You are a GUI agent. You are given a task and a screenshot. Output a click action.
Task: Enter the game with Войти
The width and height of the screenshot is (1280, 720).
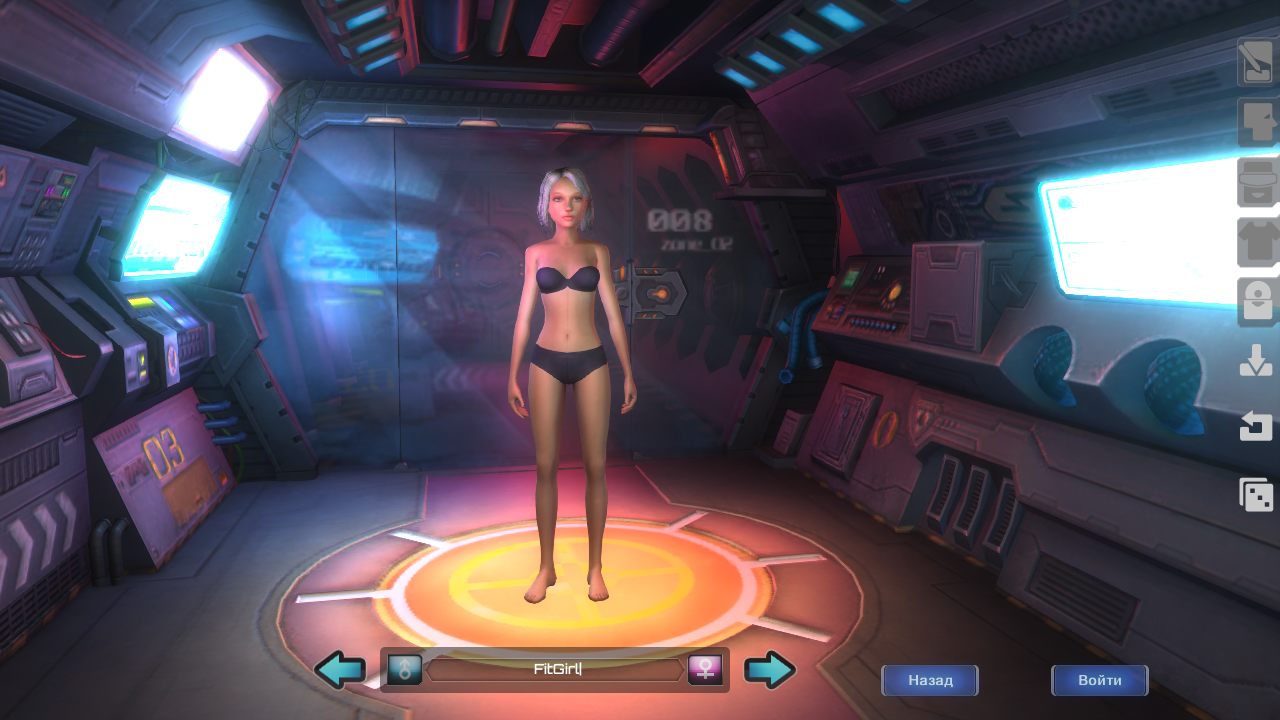point(1099,680)
